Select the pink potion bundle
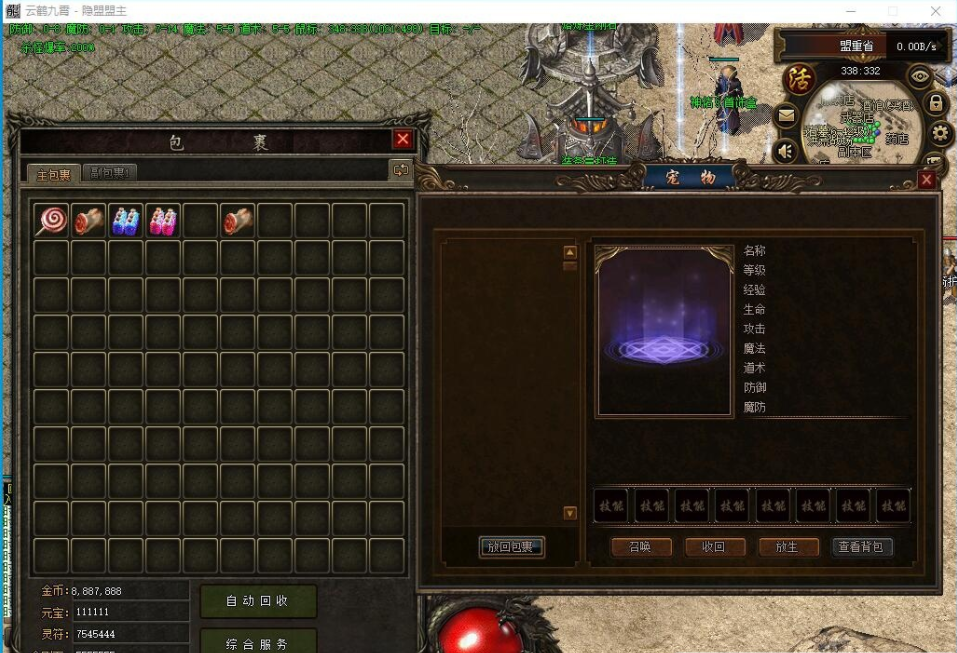Image resolution: width=957 pixels, height=653 pixels. coord(163,220)
